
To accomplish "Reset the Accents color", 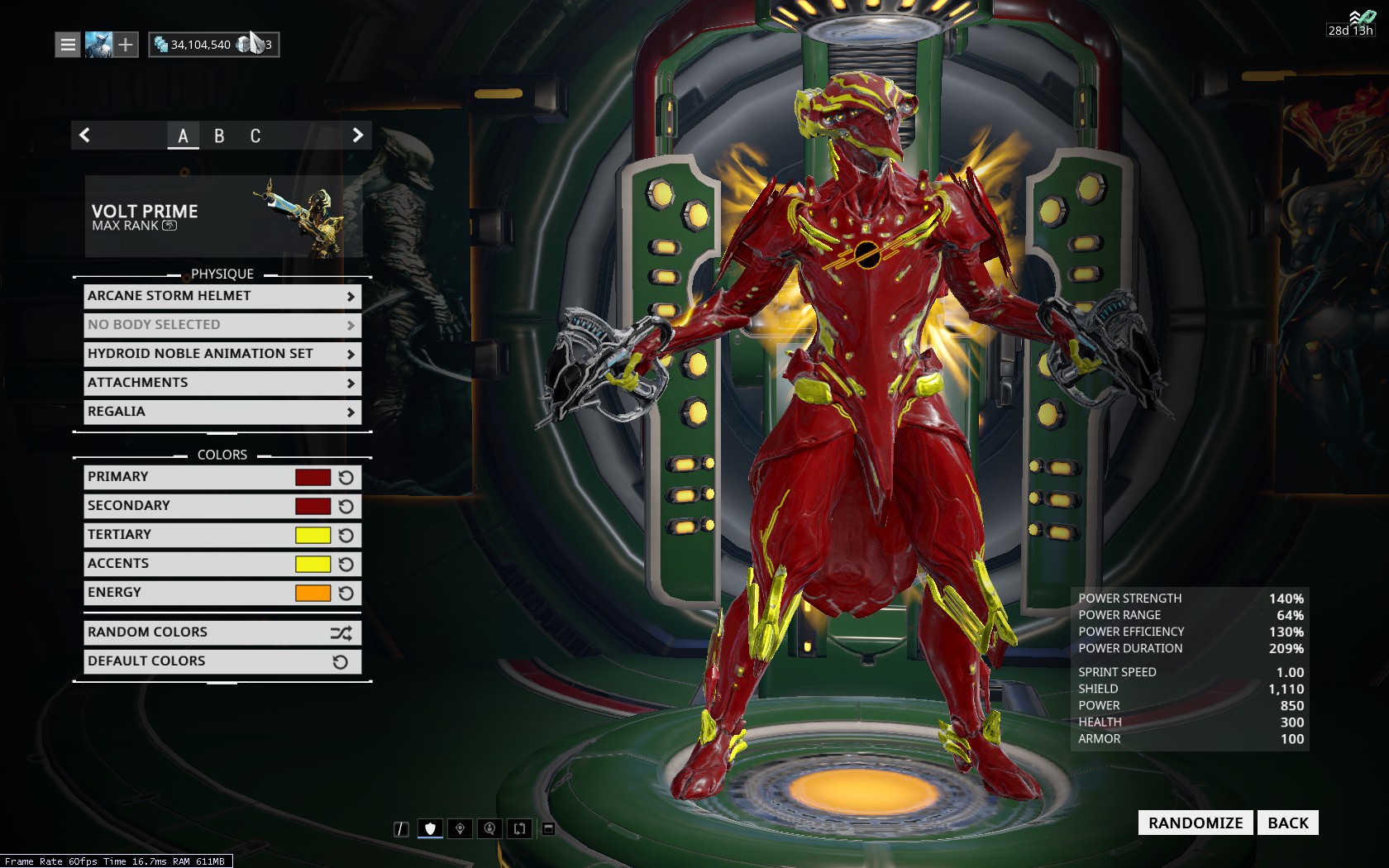I will (x=346, y=564).
